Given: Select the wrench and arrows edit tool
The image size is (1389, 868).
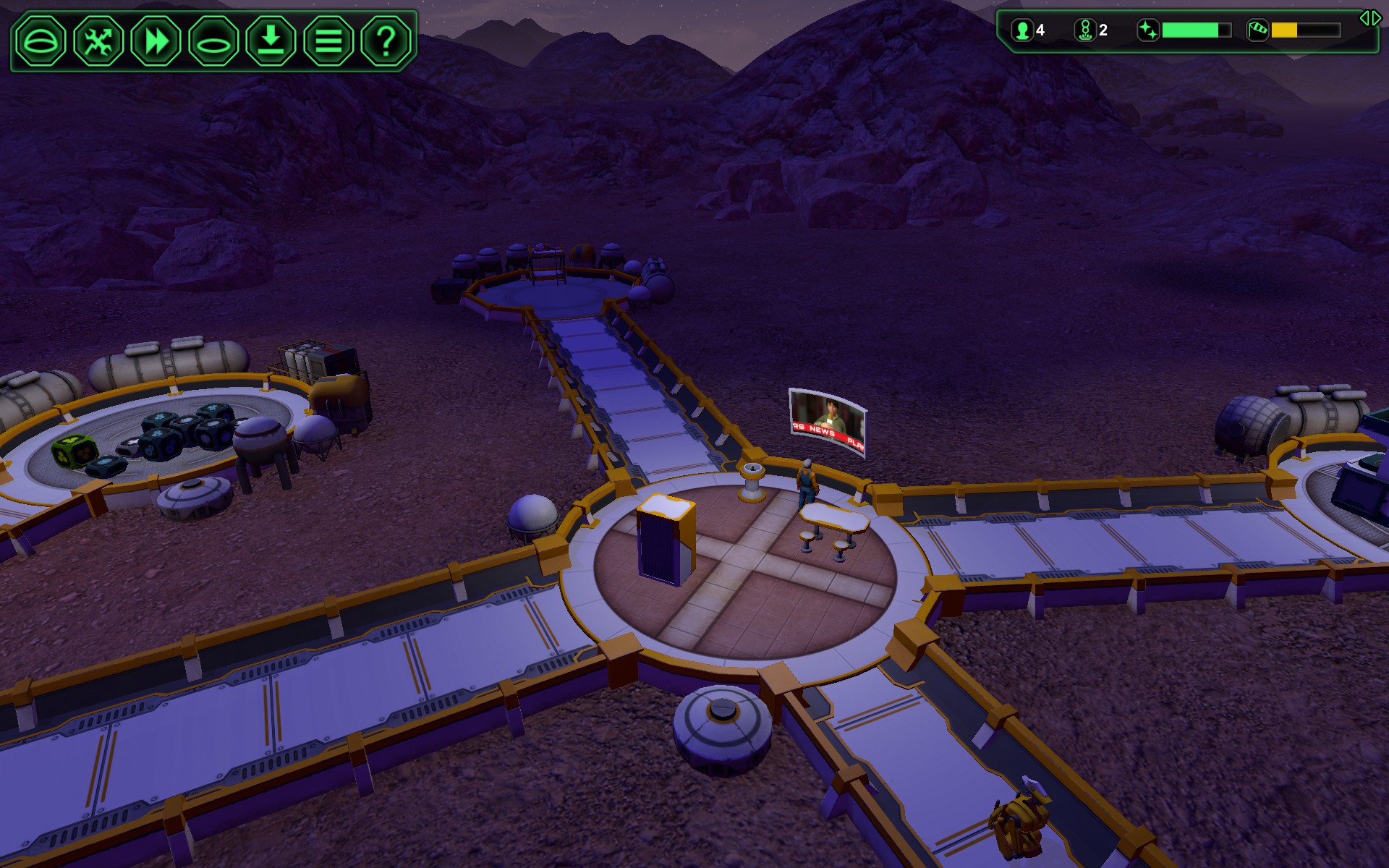Looking at the screenshot, I should (x=98, y=41).
